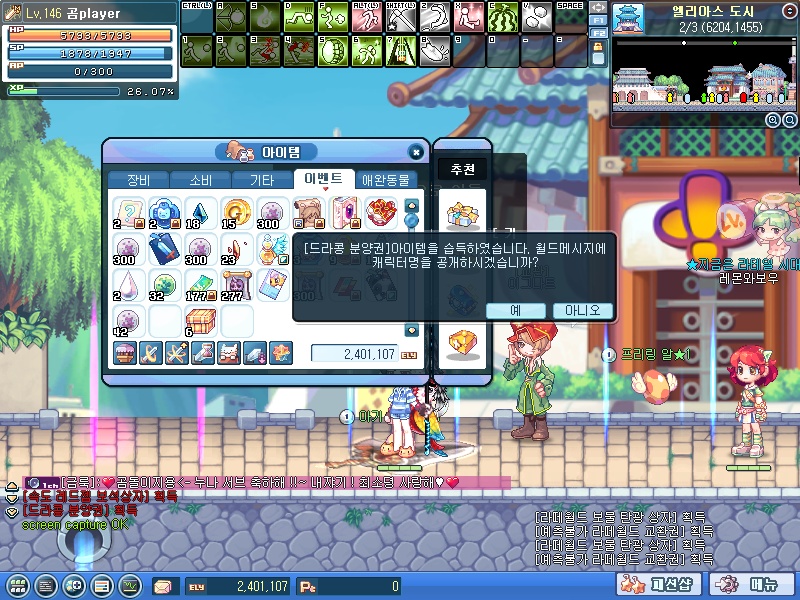Zoom in on the minimap

[772, 120]
